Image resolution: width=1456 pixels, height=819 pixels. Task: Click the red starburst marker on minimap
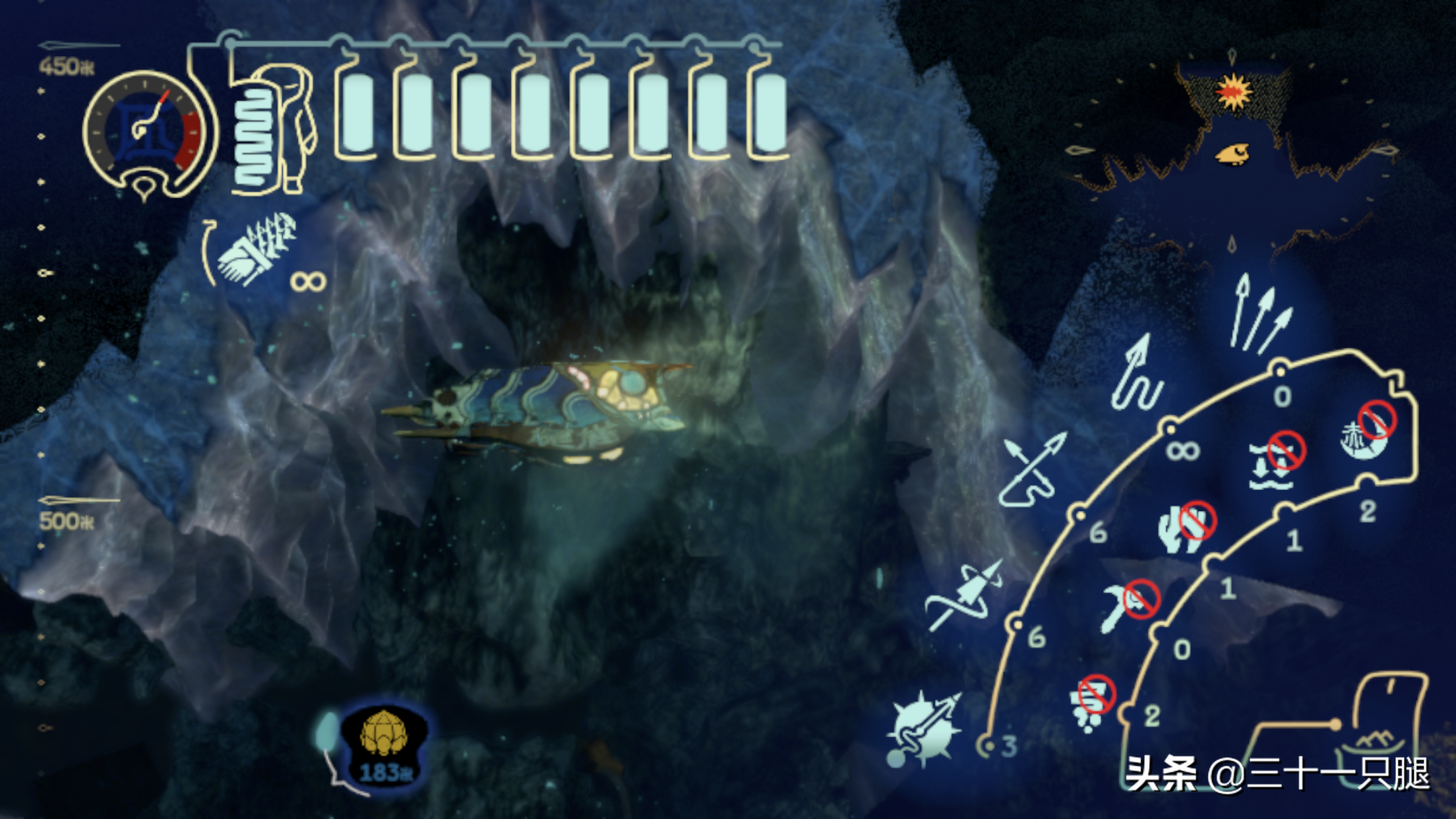pos(1233,92)
